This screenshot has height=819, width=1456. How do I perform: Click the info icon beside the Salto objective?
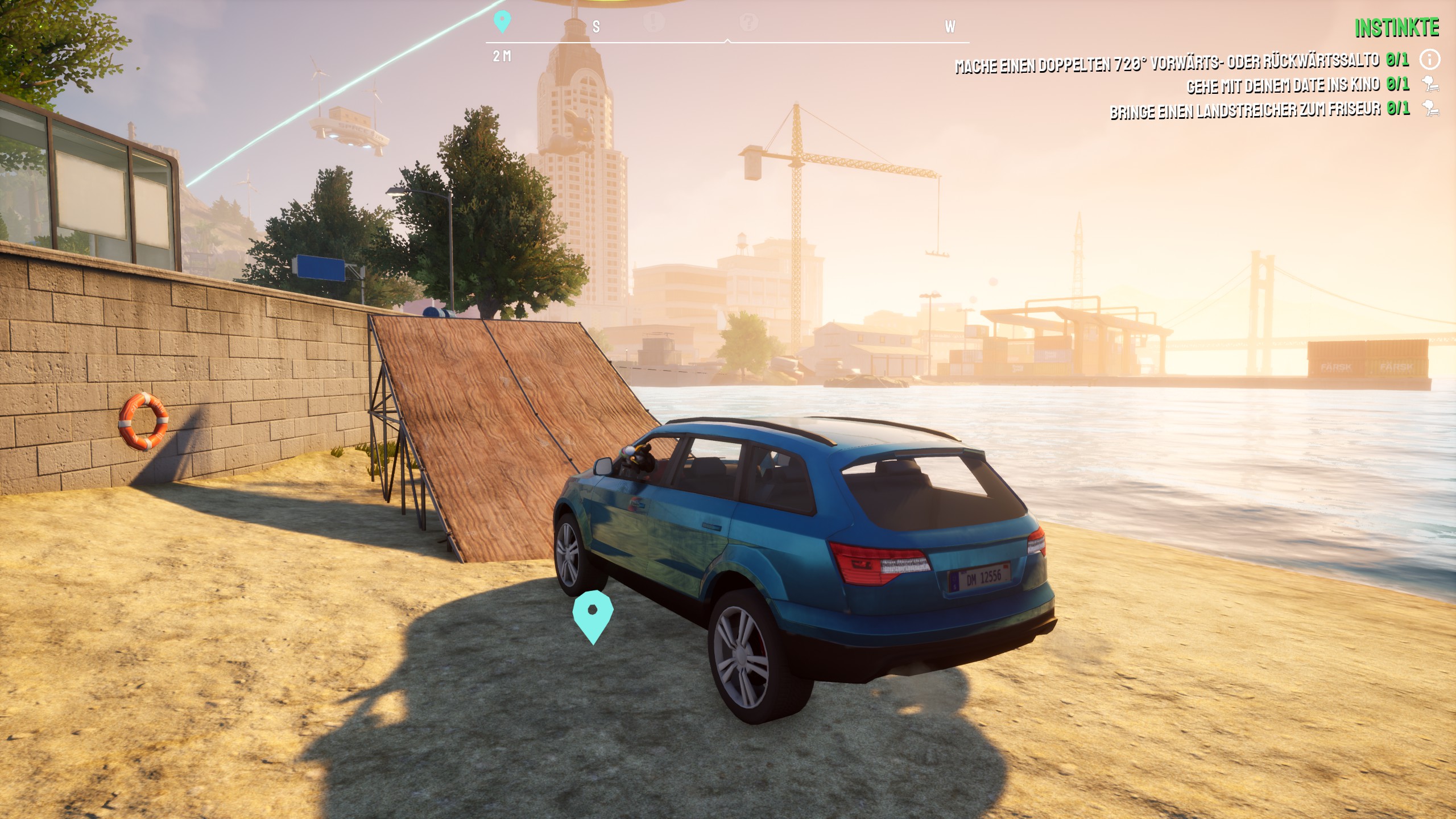[x=1429, y=59]
